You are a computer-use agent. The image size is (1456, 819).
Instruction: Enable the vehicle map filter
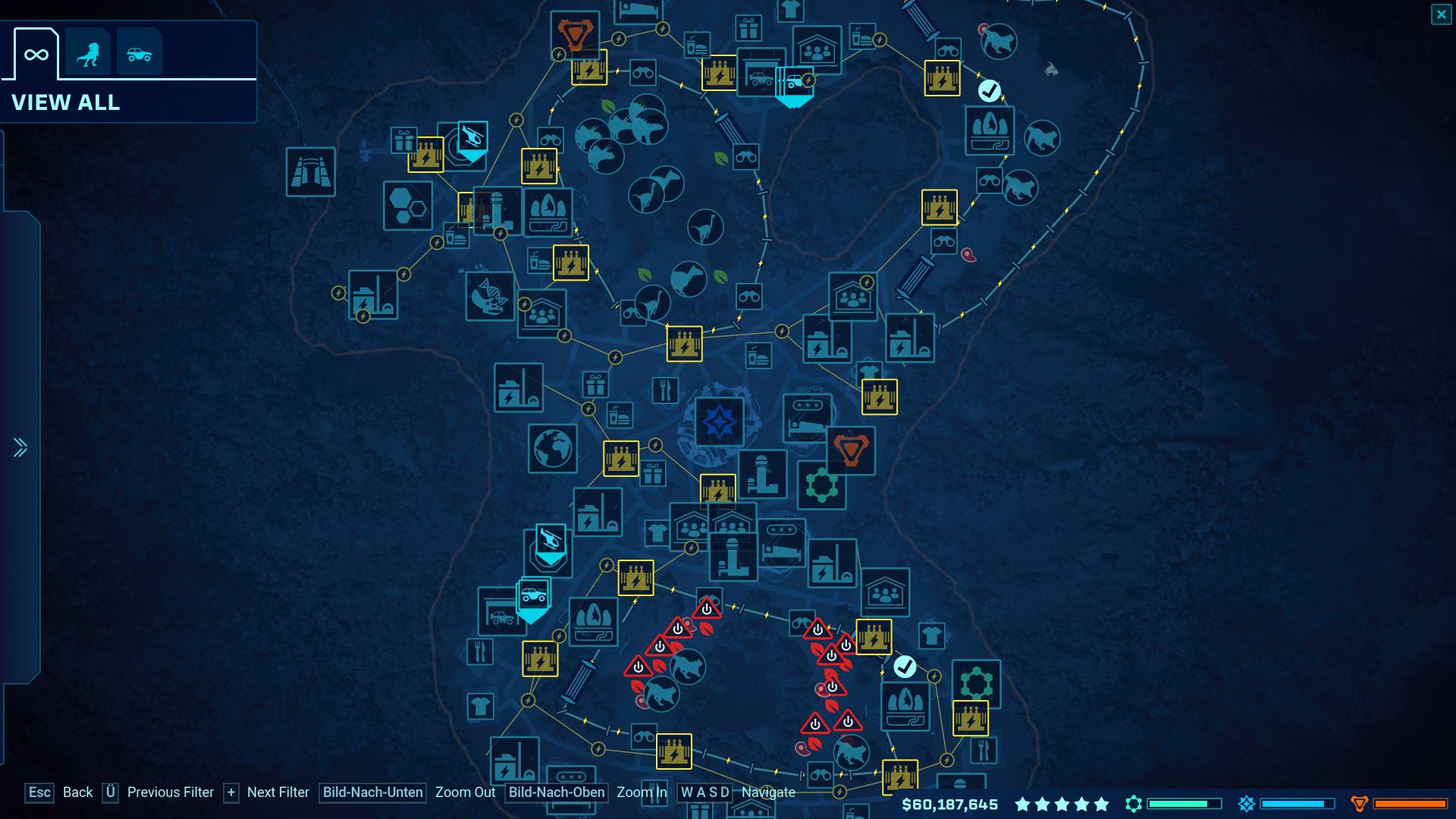coord(140,52)
